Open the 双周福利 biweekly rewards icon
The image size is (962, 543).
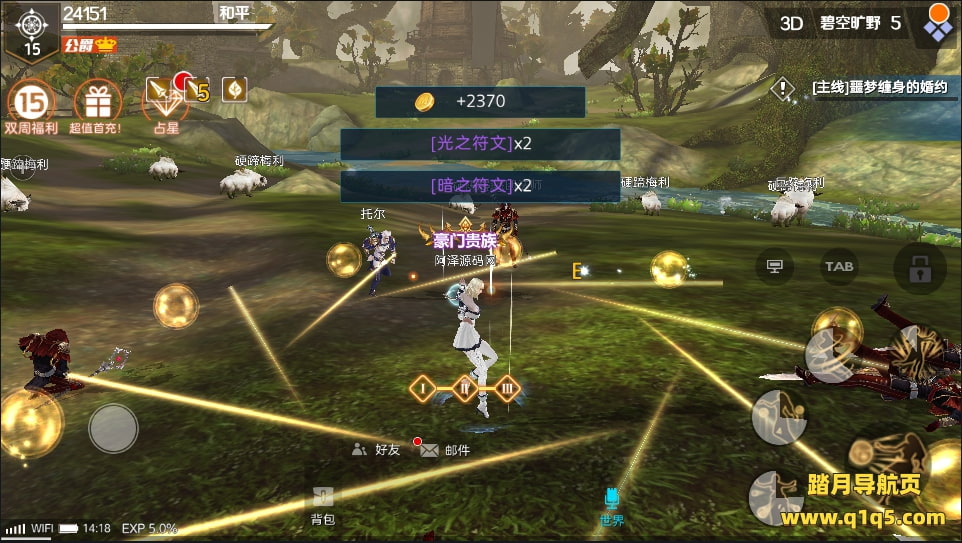33,103
